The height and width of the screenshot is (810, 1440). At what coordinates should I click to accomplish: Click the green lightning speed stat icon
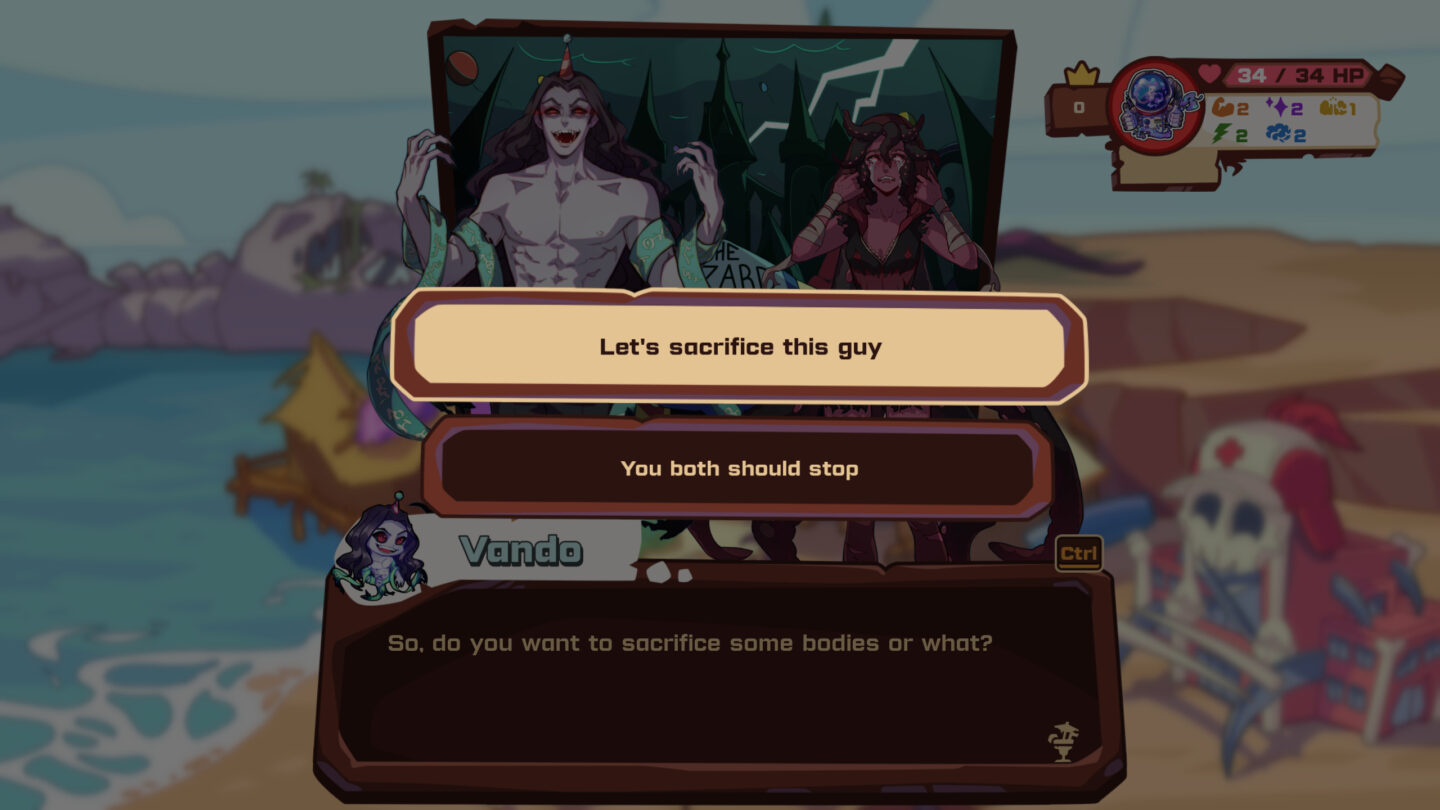click(x=1221, y=132)
